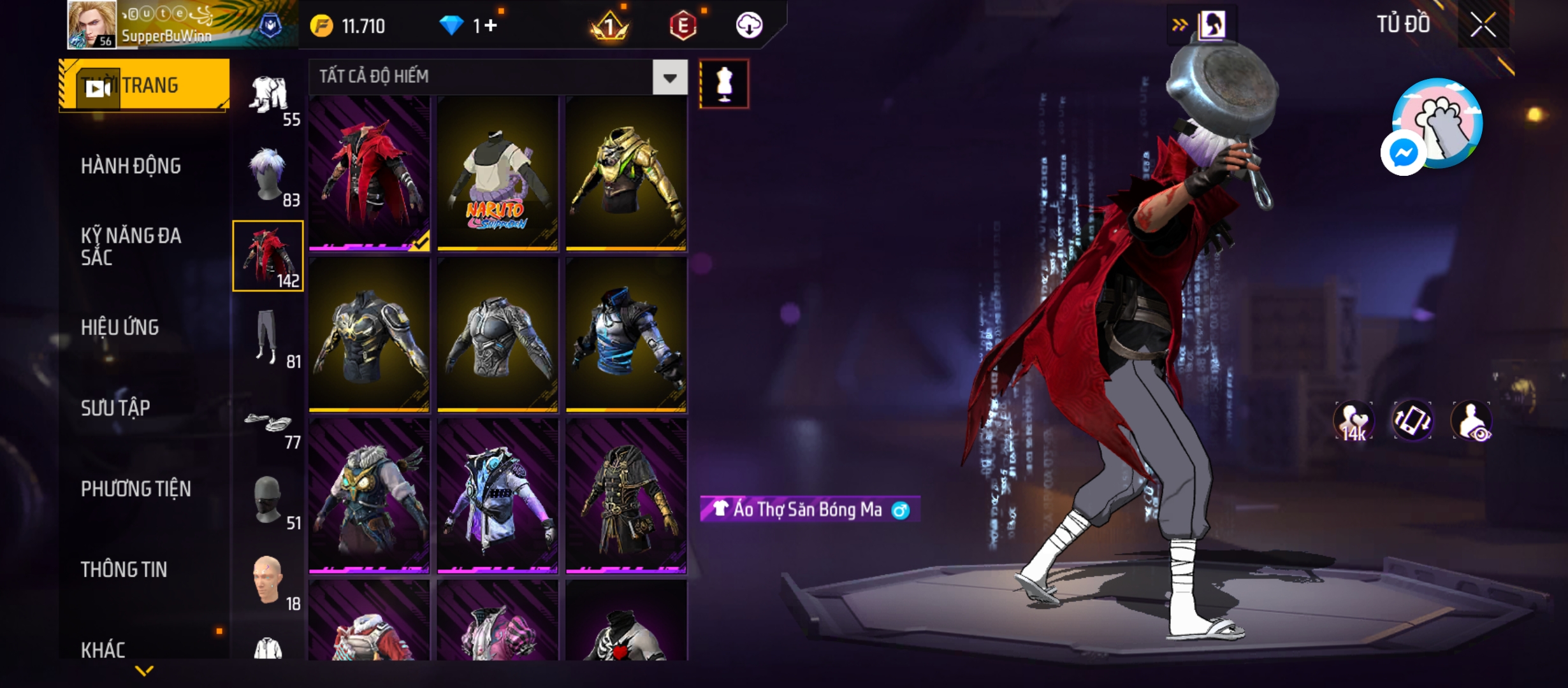Open the Hành Động menu
Screen dimensions: 1568x688
(131, 166)
